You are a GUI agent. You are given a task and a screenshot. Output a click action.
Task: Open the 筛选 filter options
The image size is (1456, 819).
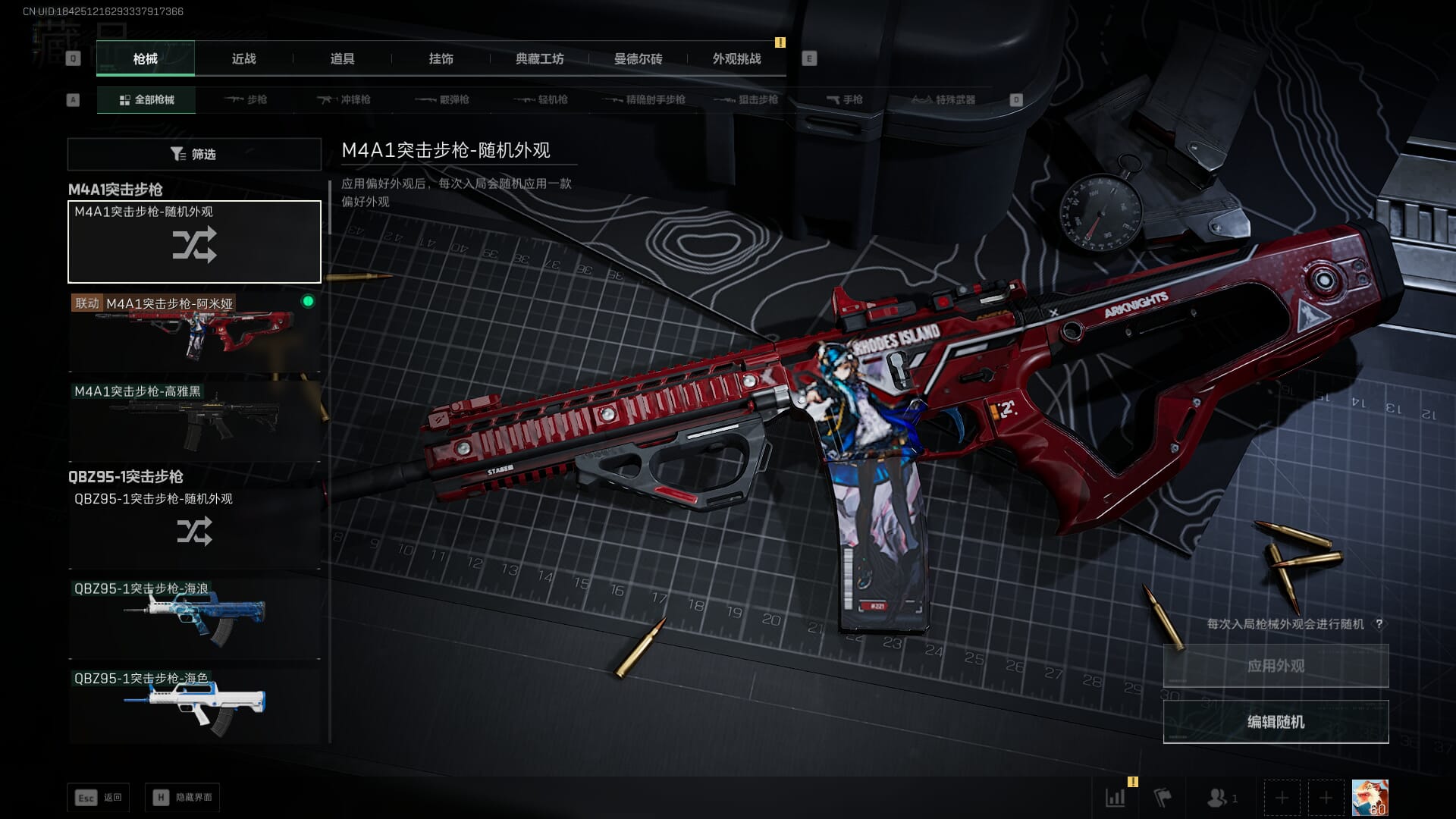point(194,155)
